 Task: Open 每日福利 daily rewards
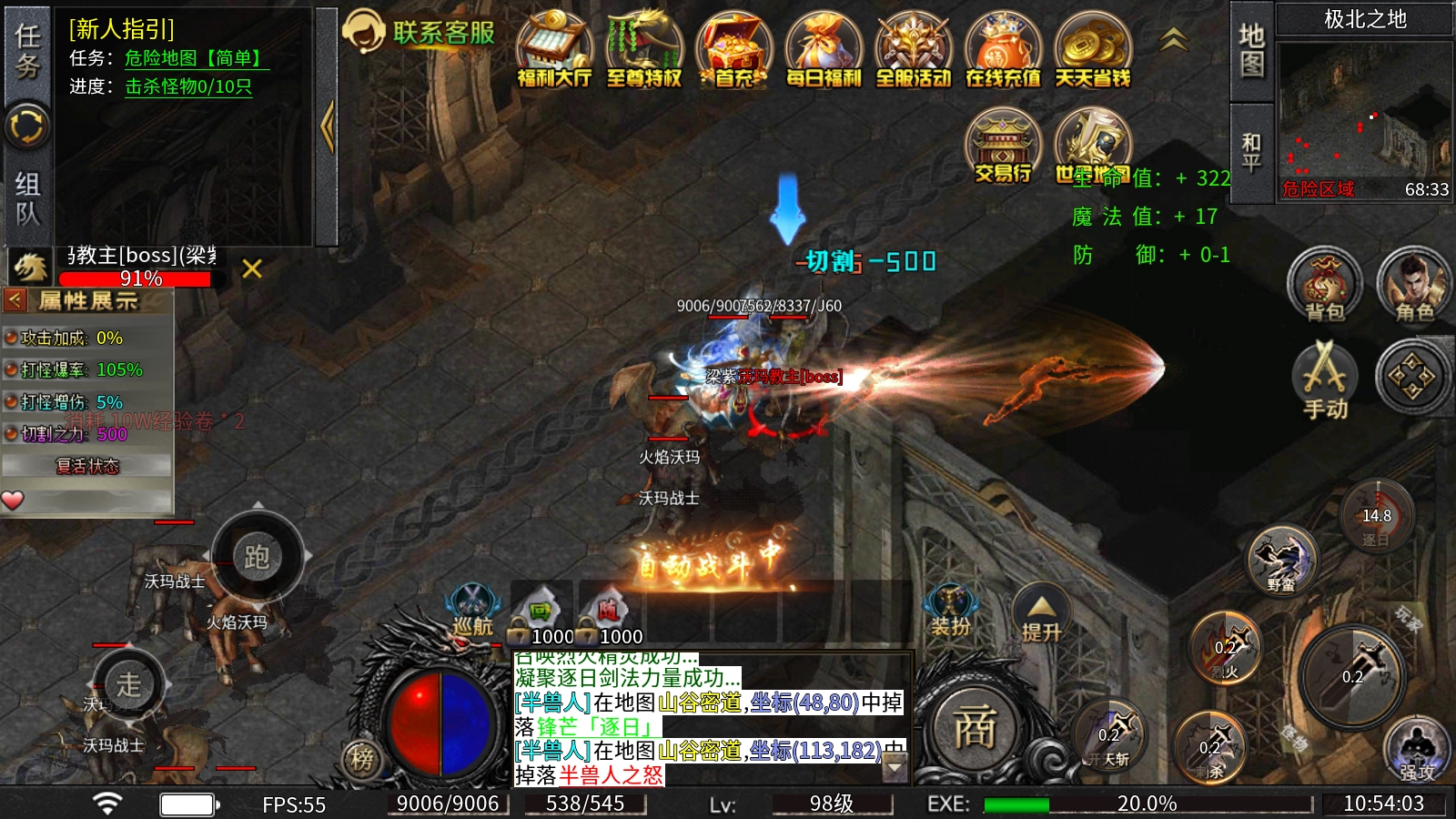point(824,50)
